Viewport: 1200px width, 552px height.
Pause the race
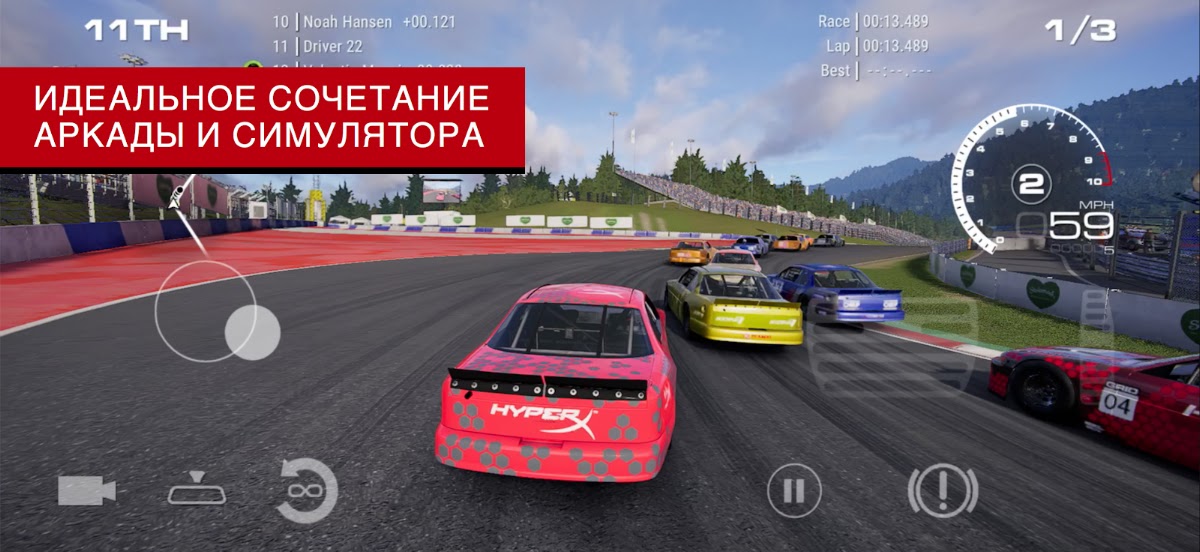[x=794, y=491]
